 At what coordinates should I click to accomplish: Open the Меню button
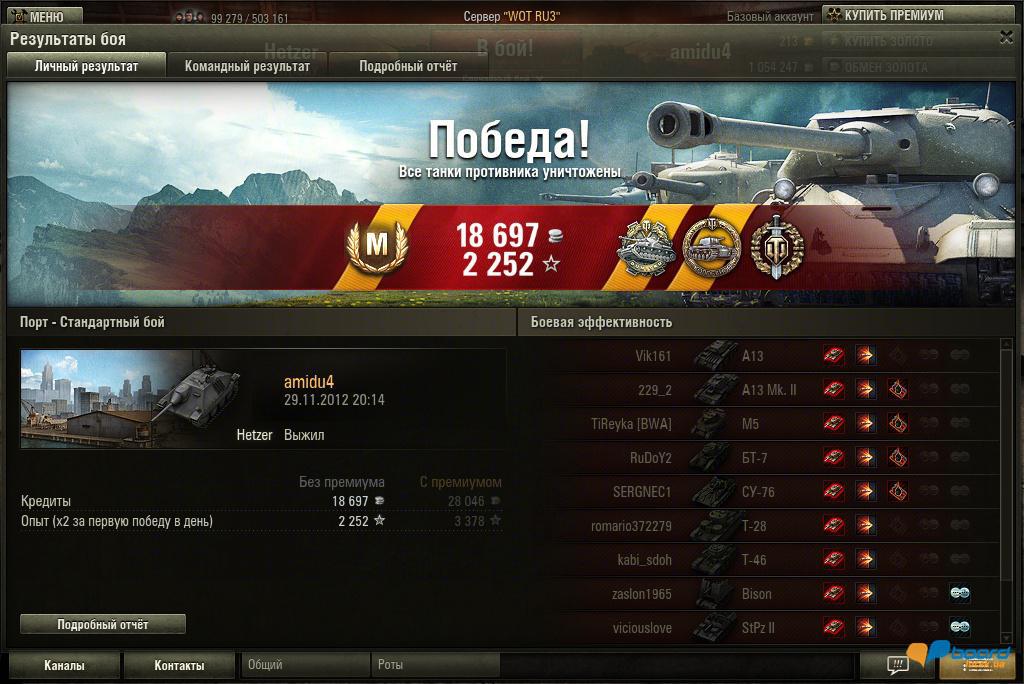point(37,16)
